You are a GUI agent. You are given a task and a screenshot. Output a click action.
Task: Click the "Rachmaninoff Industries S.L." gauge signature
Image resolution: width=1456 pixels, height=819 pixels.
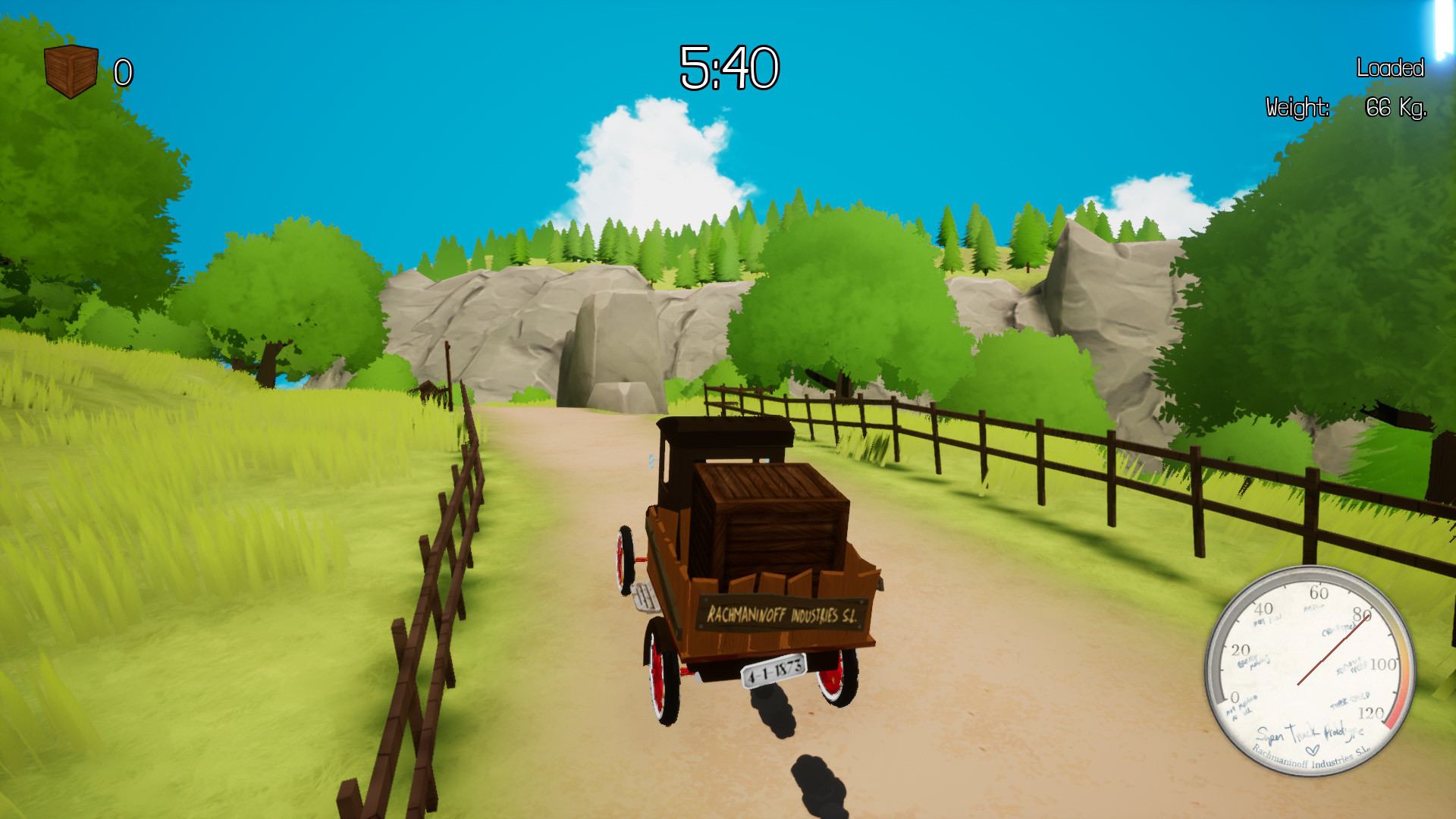tap(1310, 758)
